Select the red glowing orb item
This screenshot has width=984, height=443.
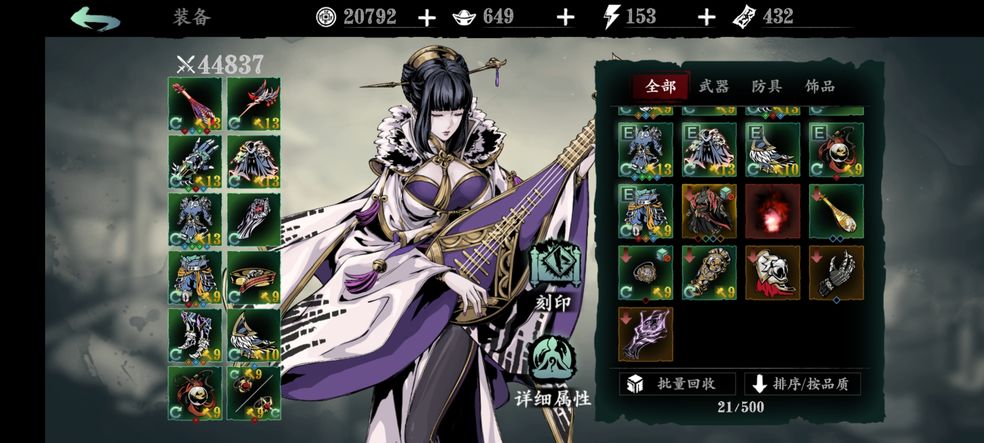pyautogui.click(x=772, y=211)
